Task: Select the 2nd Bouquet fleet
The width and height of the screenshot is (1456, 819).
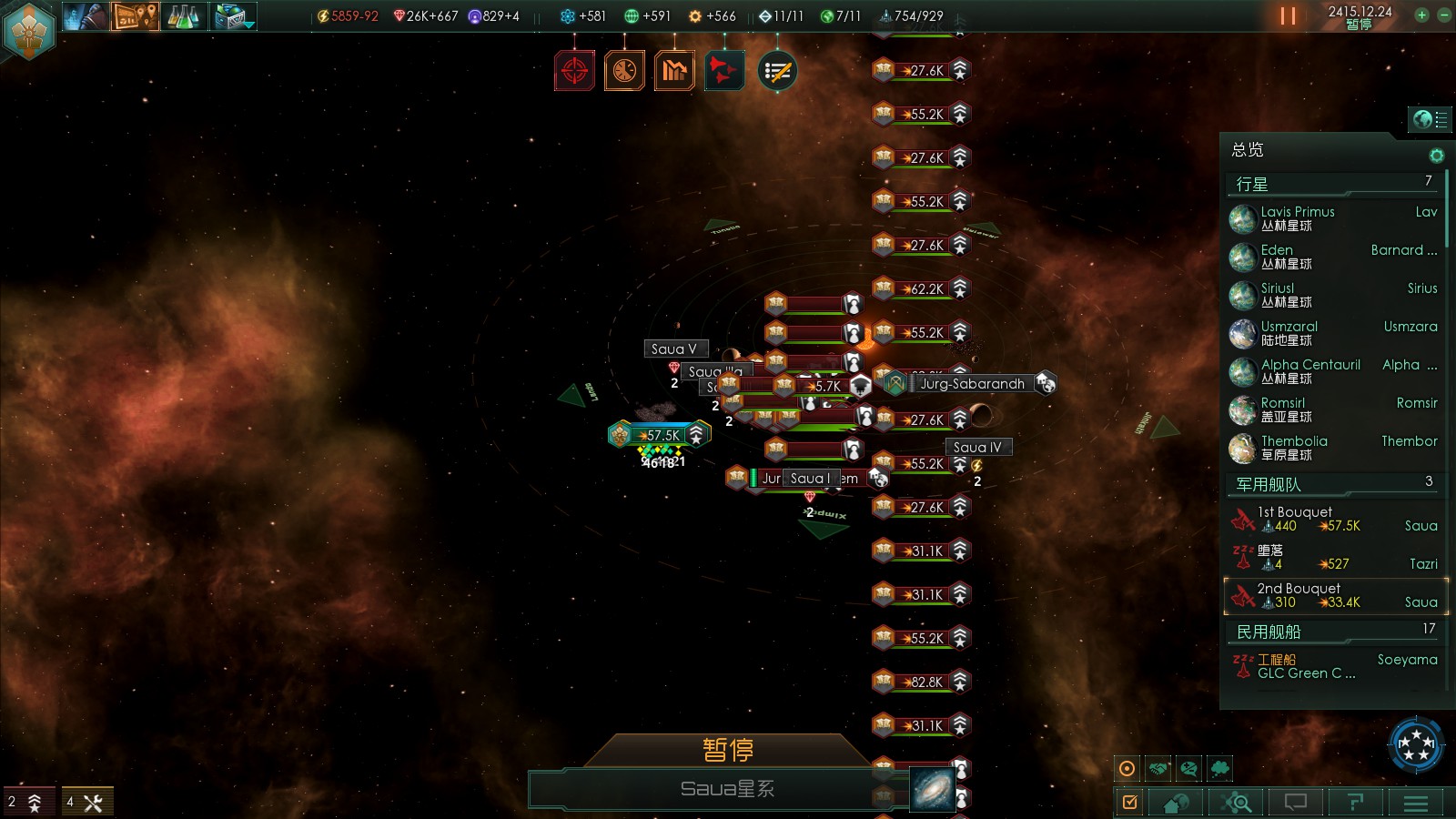Action: (1301, 593)
